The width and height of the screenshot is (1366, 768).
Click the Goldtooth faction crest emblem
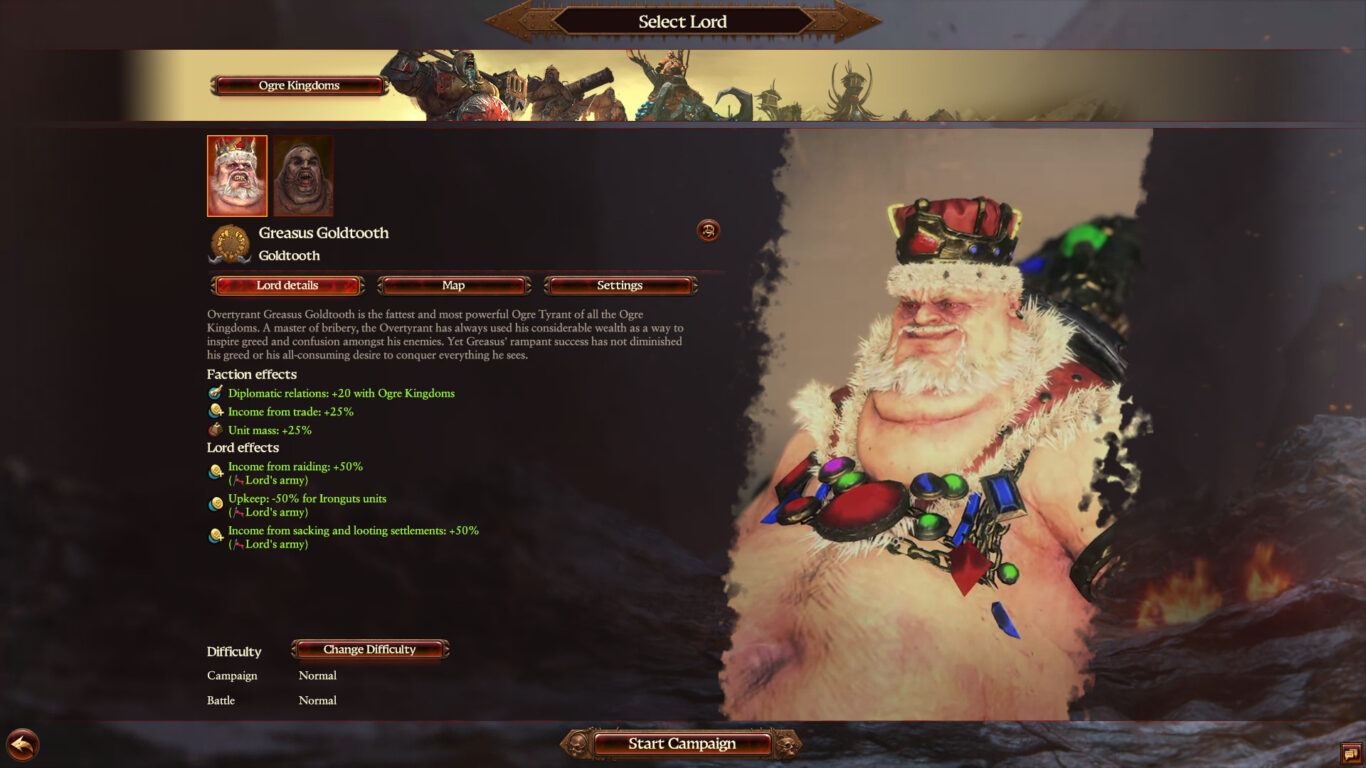[x=231, y=243]
